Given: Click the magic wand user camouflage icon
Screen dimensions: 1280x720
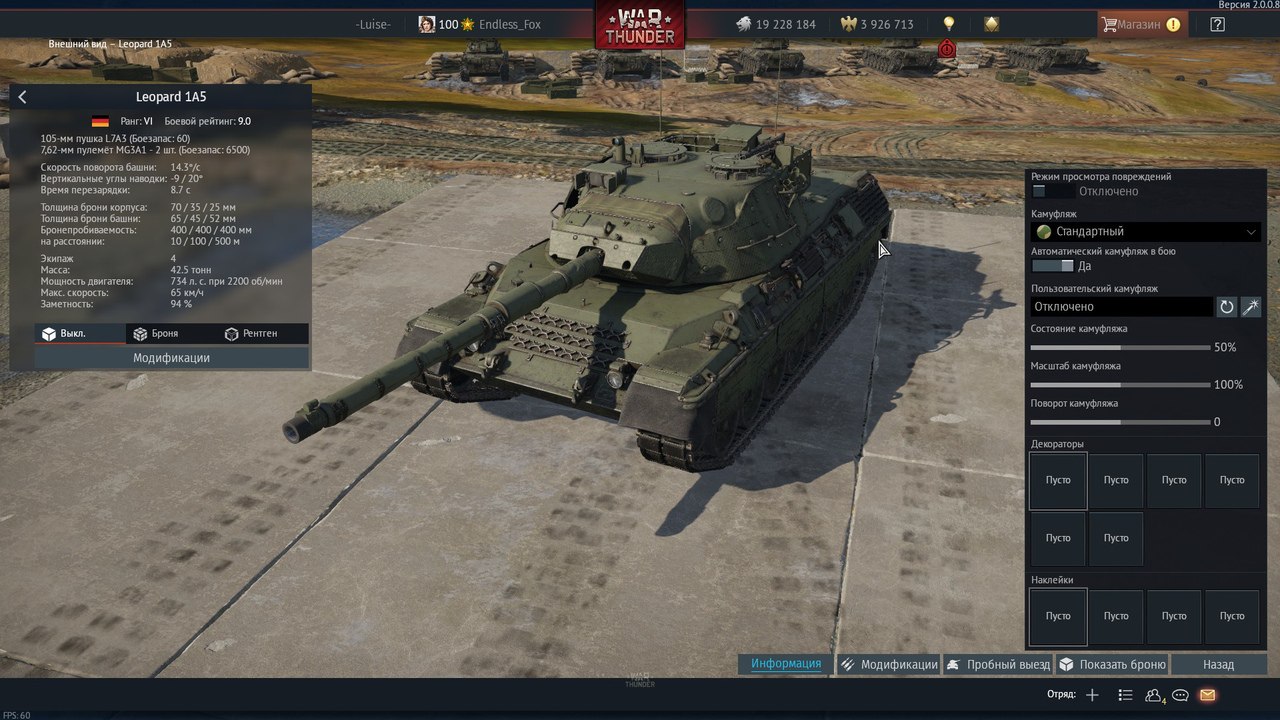Looking at the screenshot, I should click(1251, 307).
